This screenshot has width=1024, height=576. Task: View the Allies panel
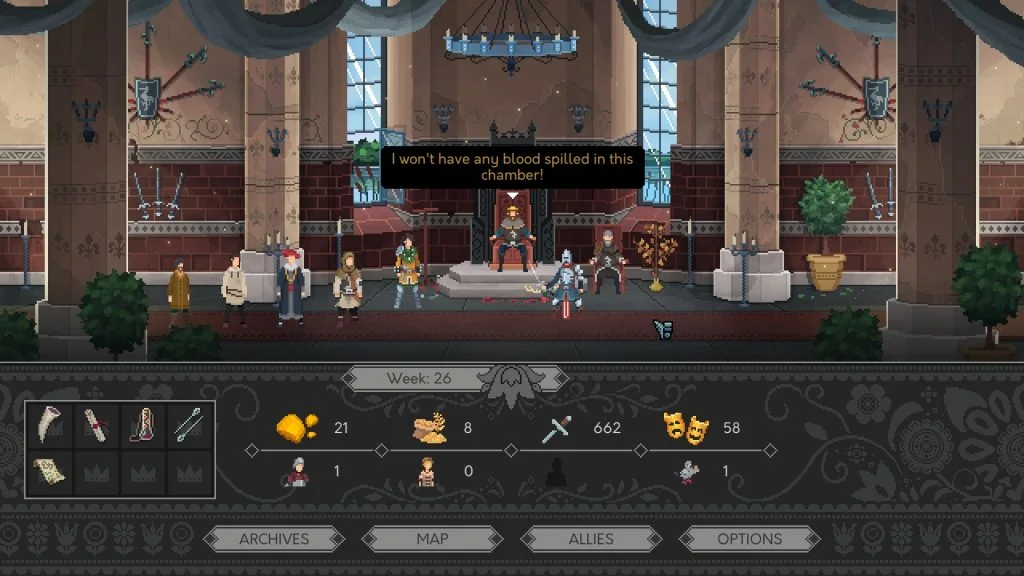point(590,539)
